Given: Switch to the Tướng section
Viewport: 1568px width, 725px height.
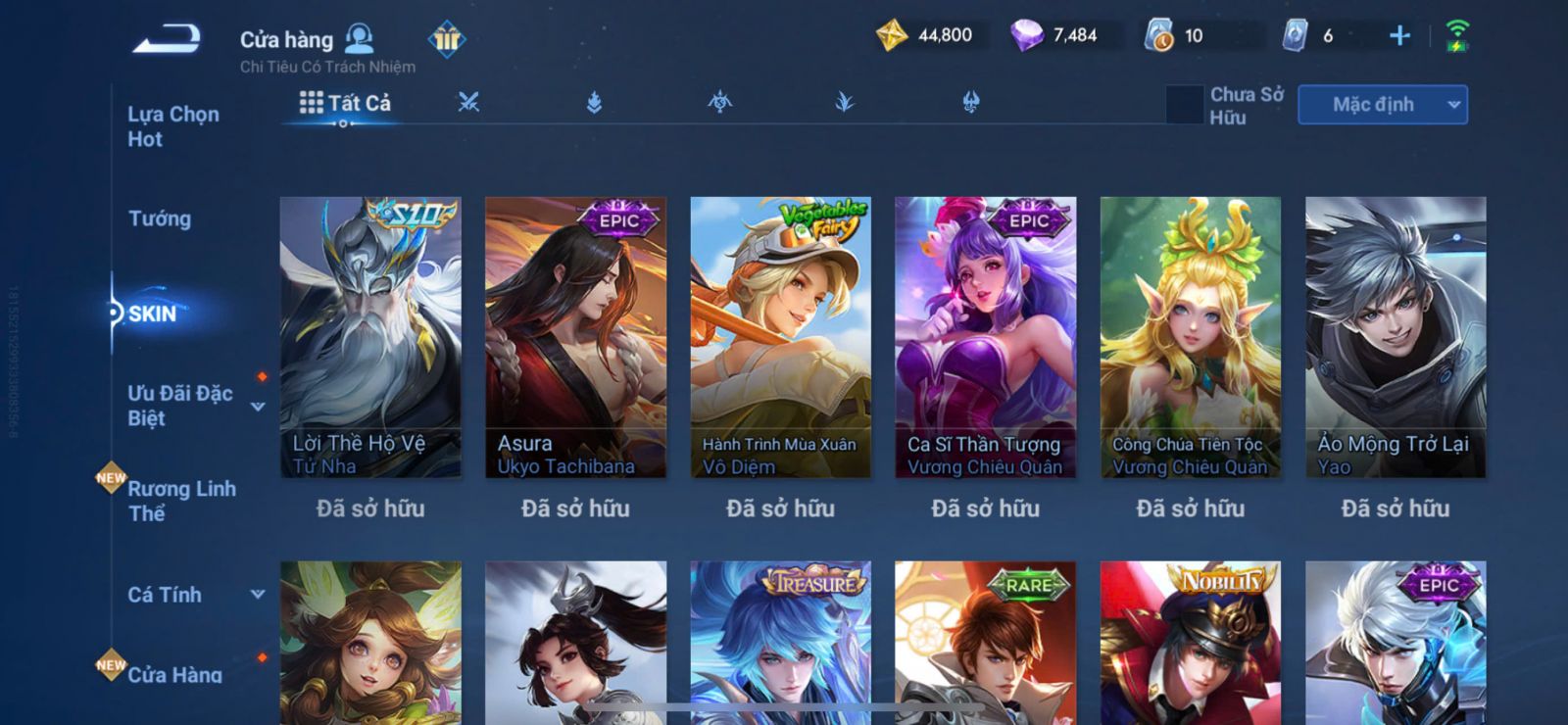Looking at the screenshot, I should [x=160, y=218].
